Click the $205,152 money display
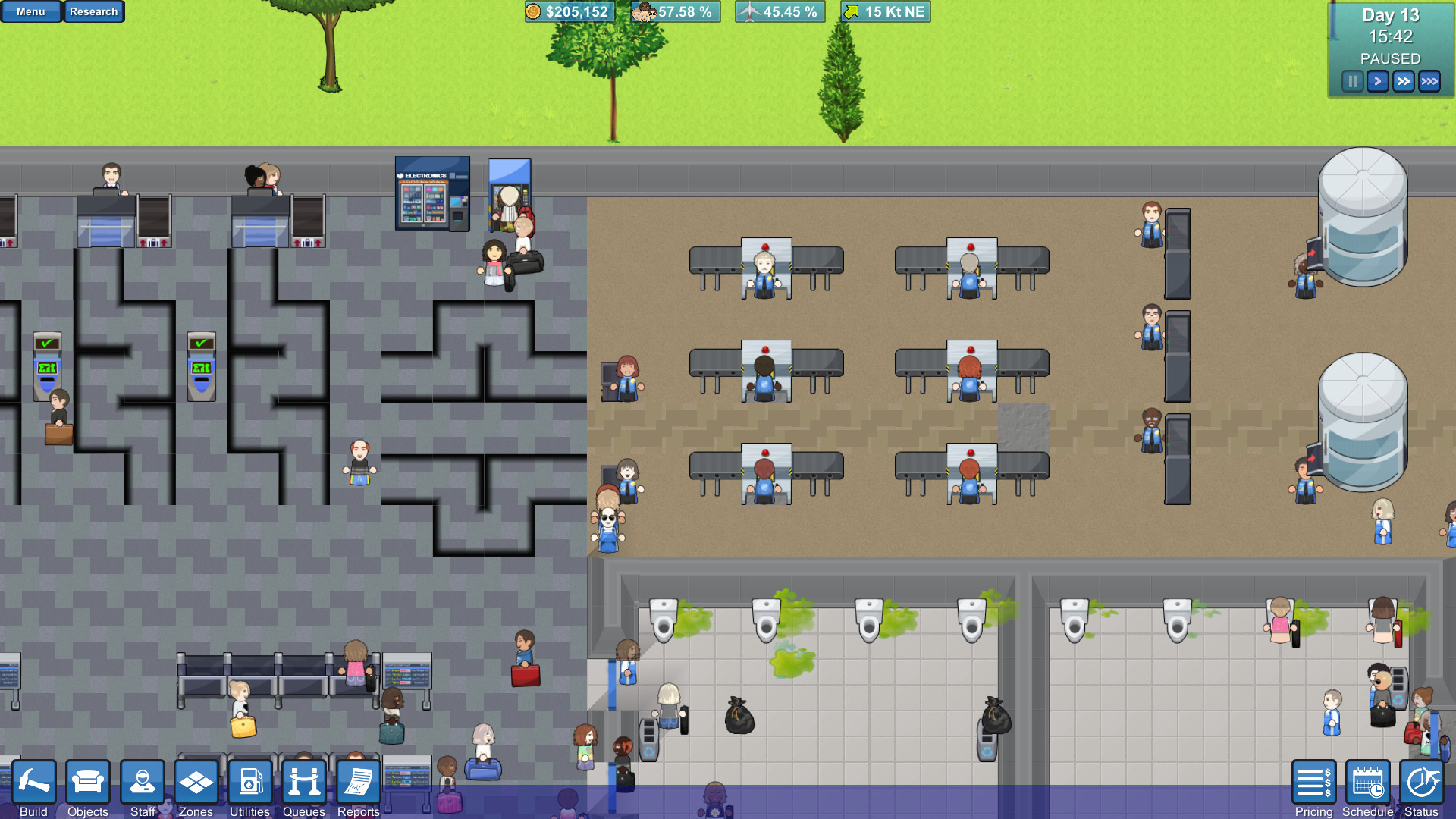Viewport: 1456px width, 819px height. click(x=570, y=12)
